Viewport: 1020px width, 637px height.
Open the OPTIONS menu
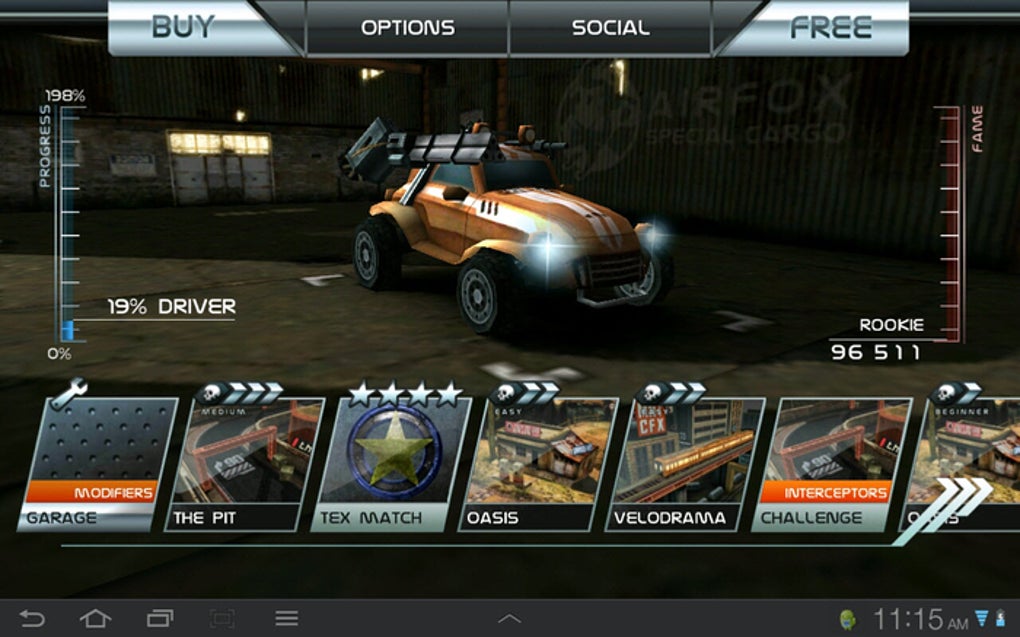(407, 28)
